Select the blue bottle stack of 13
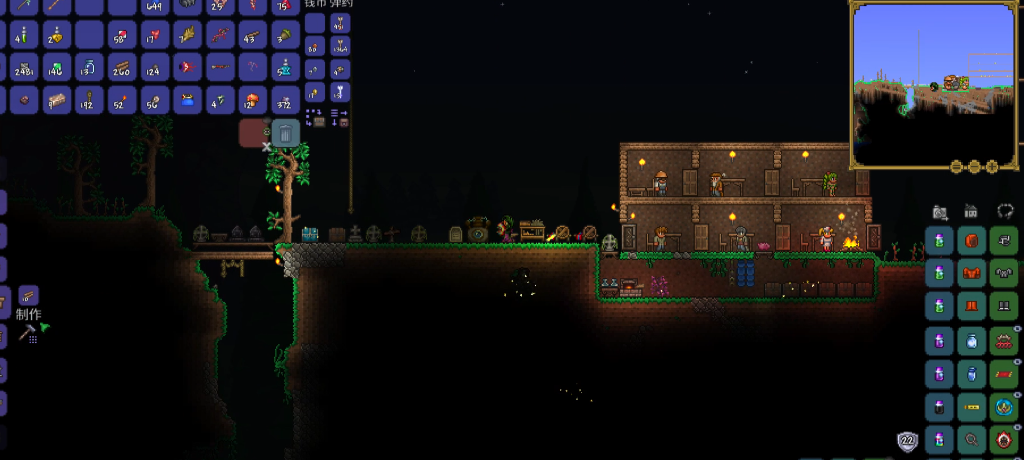Viewport: 1024px width, 460px height. [89, 69]
